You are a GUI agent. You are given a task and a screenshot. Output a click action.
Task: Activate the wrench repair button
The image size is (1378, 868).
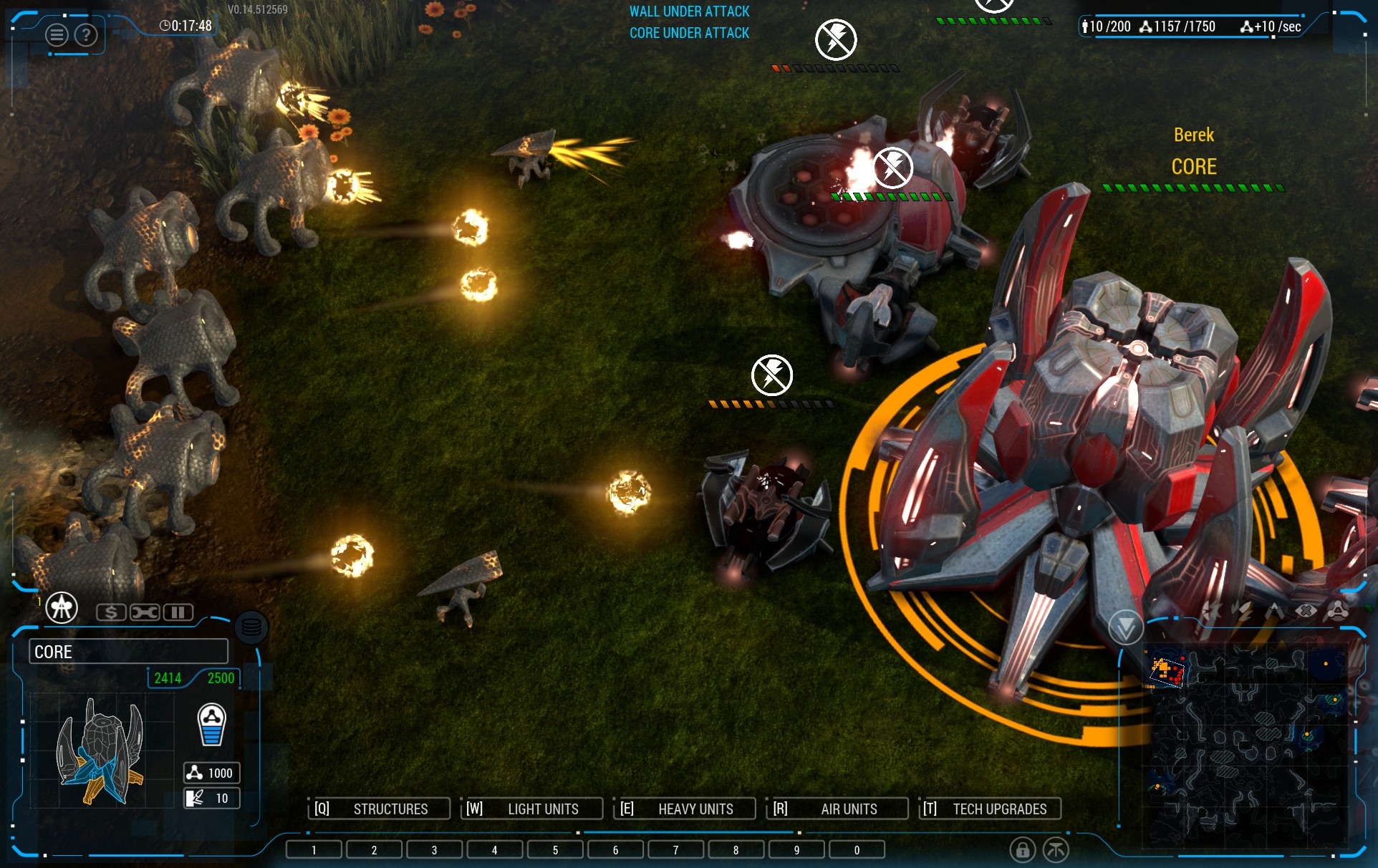(145, 612)
